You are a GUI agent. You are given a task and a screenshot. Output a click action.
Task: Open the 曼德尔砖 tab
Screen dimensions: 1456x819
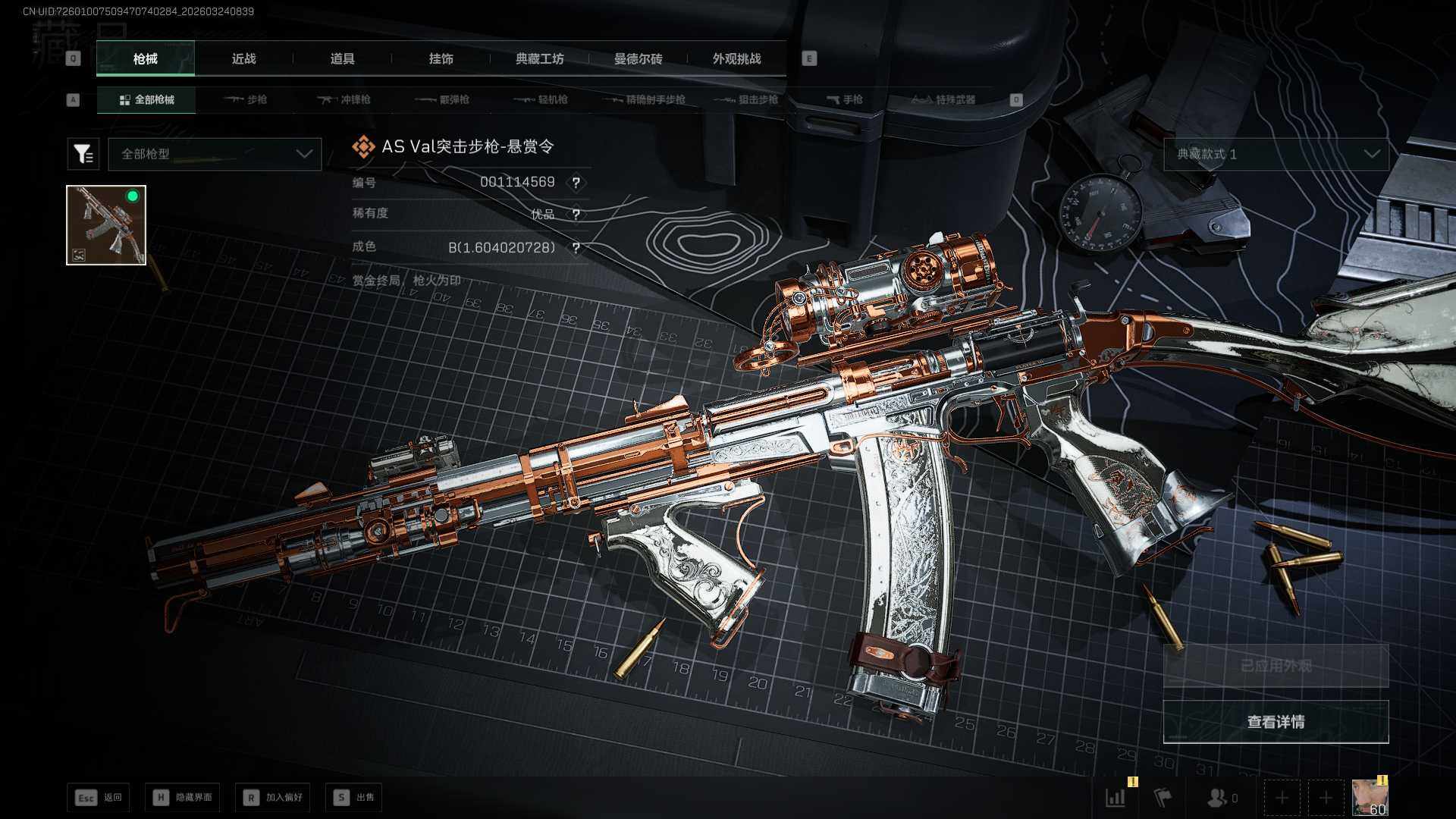pyautogui.click(x=638, y=58)
